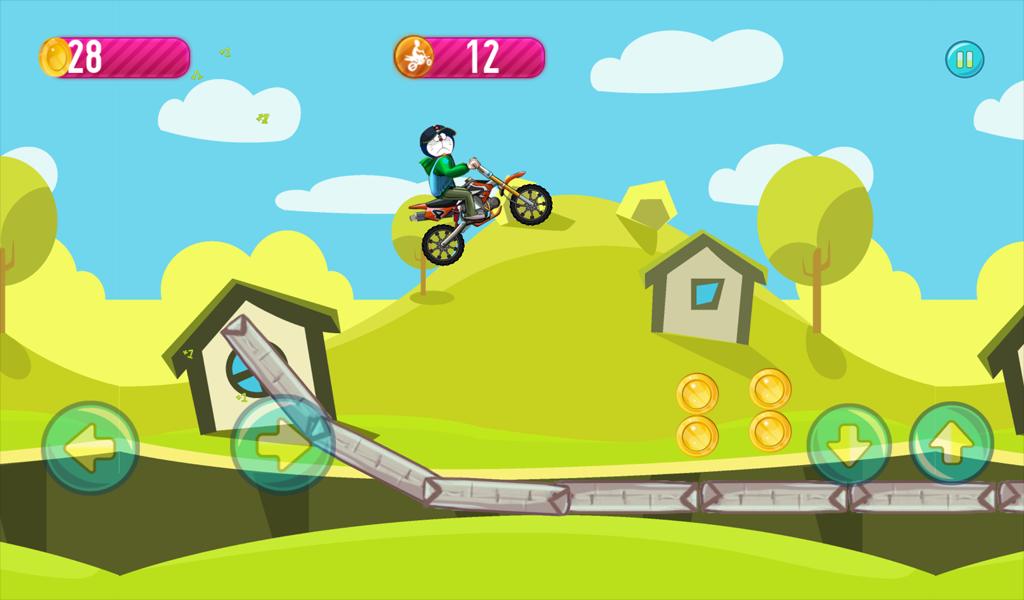Viewport: 1024px width, 600px height.
Task: Hit the up arrow control button
Action: (x=951, y=444)
